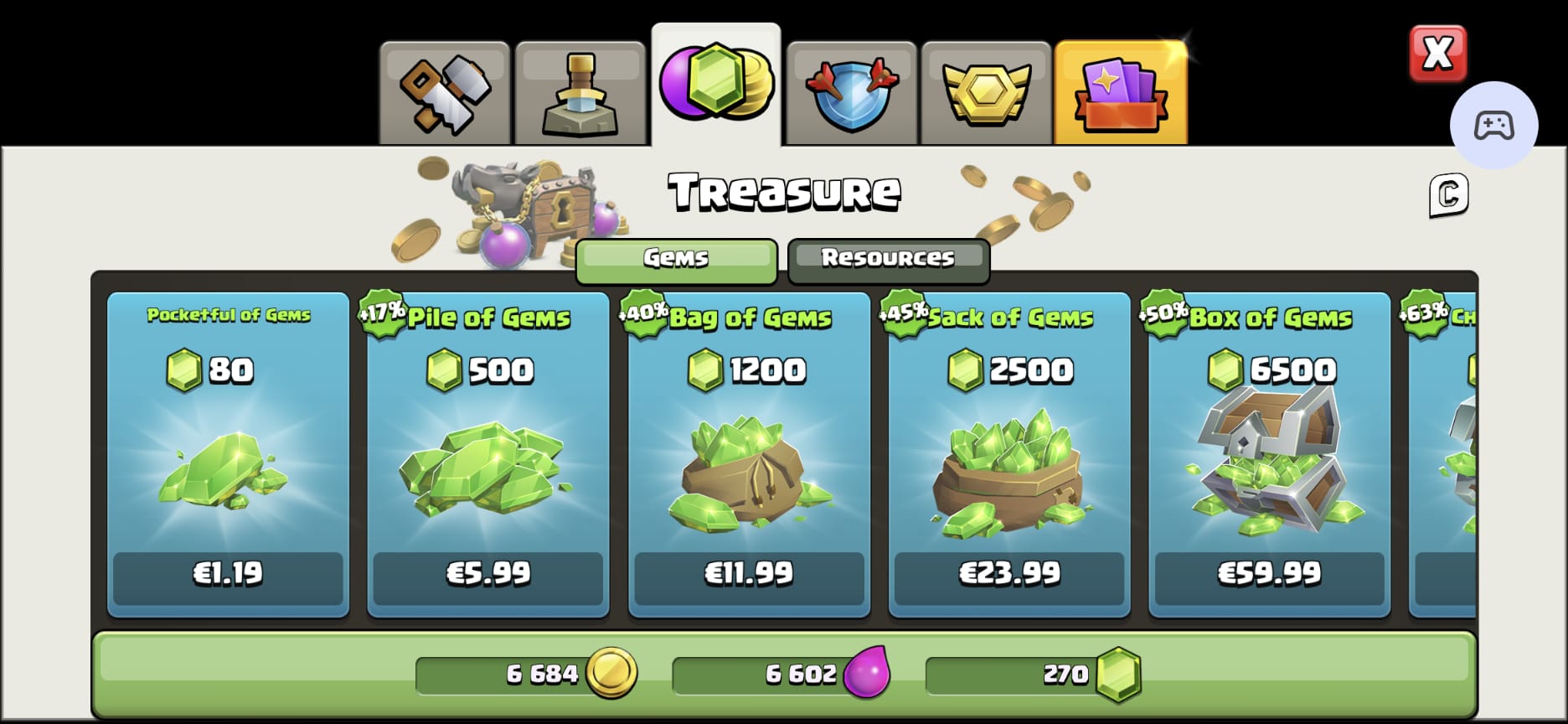Switch to the gold winged badge tab
The image size is (1568, 724).
coord(986,93)
